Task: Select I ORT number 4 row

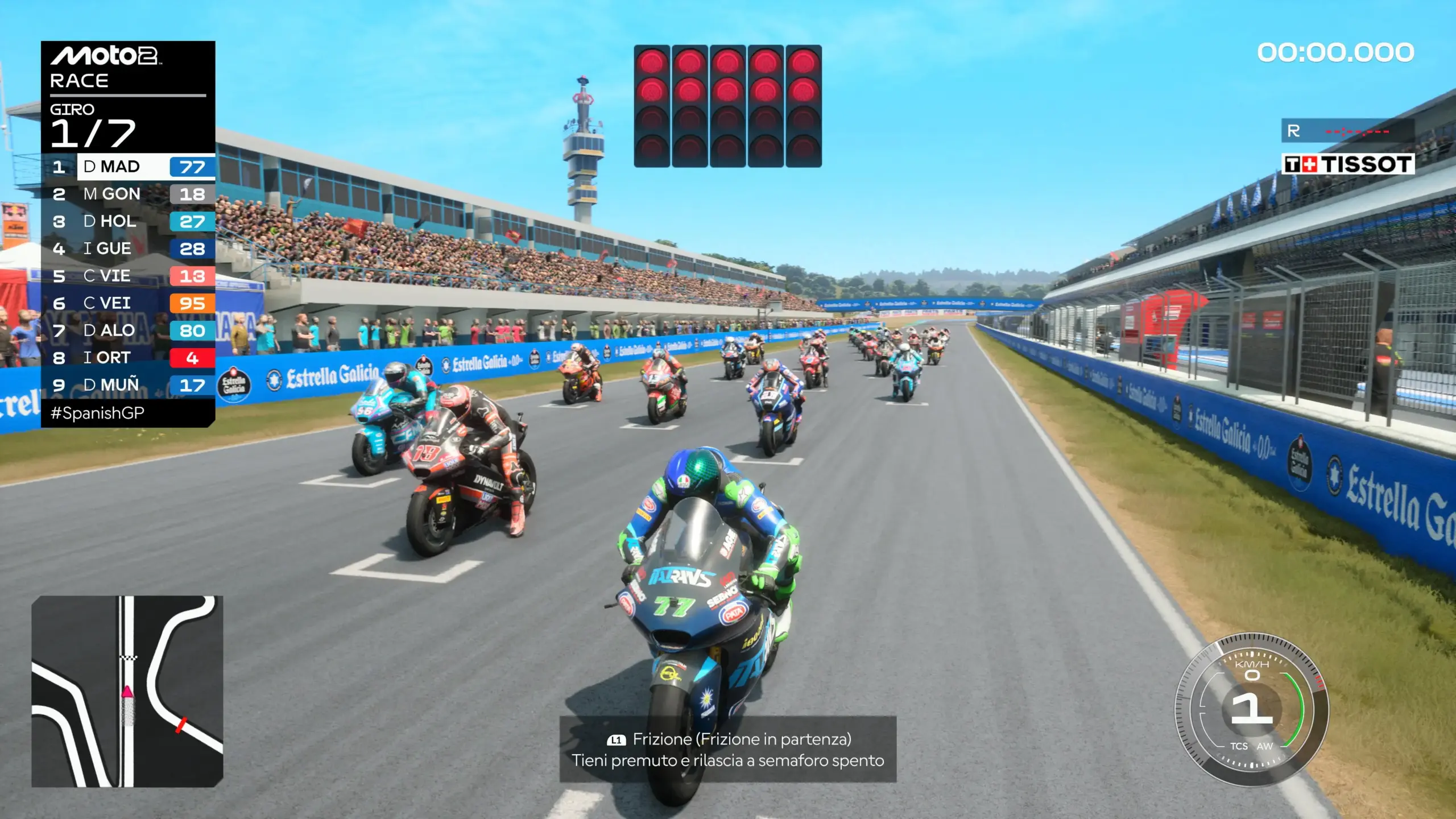Action: [128, 358]
